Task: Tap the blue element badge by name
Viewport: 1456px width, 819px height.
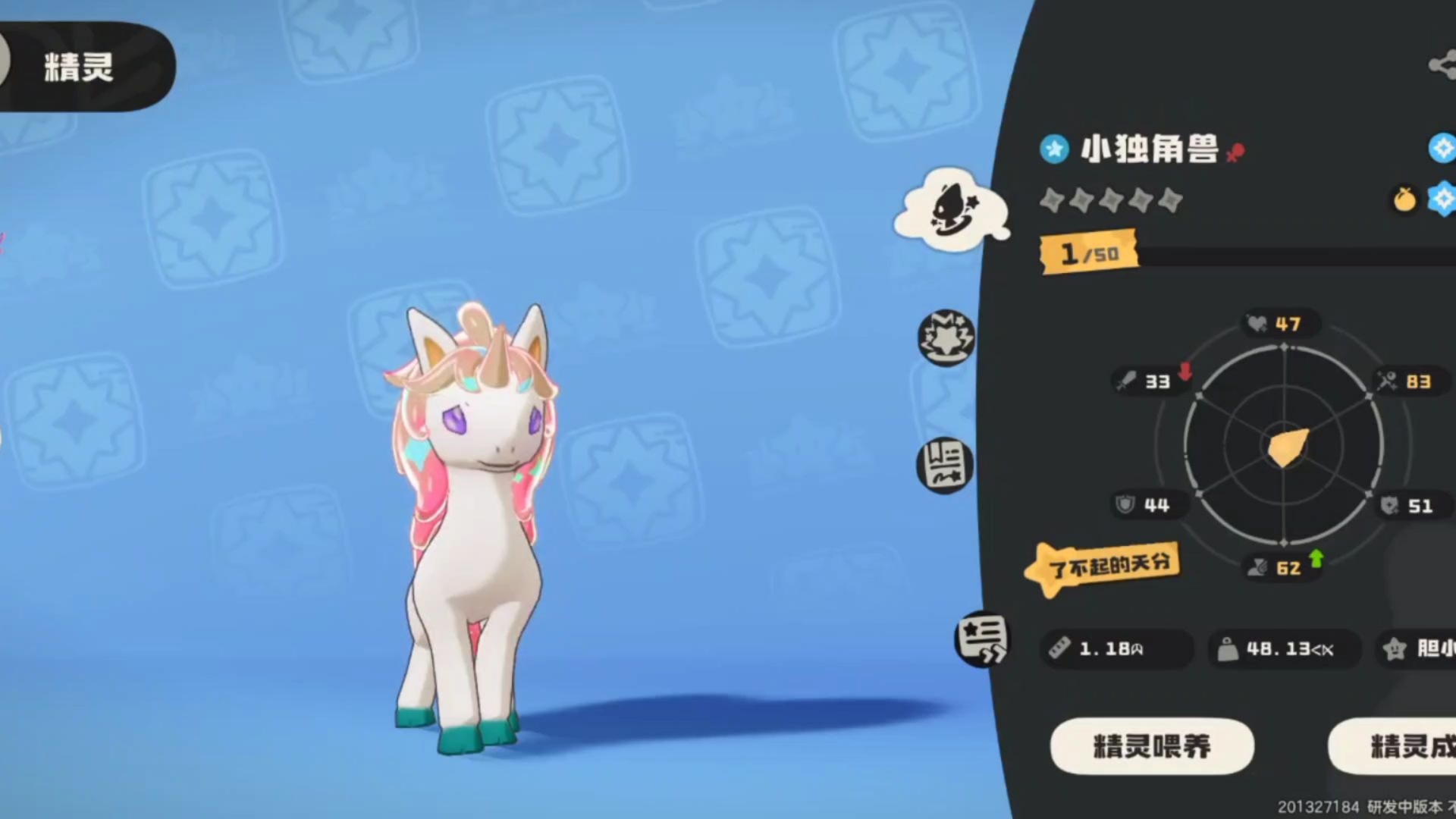Action: coord(1054,149)
